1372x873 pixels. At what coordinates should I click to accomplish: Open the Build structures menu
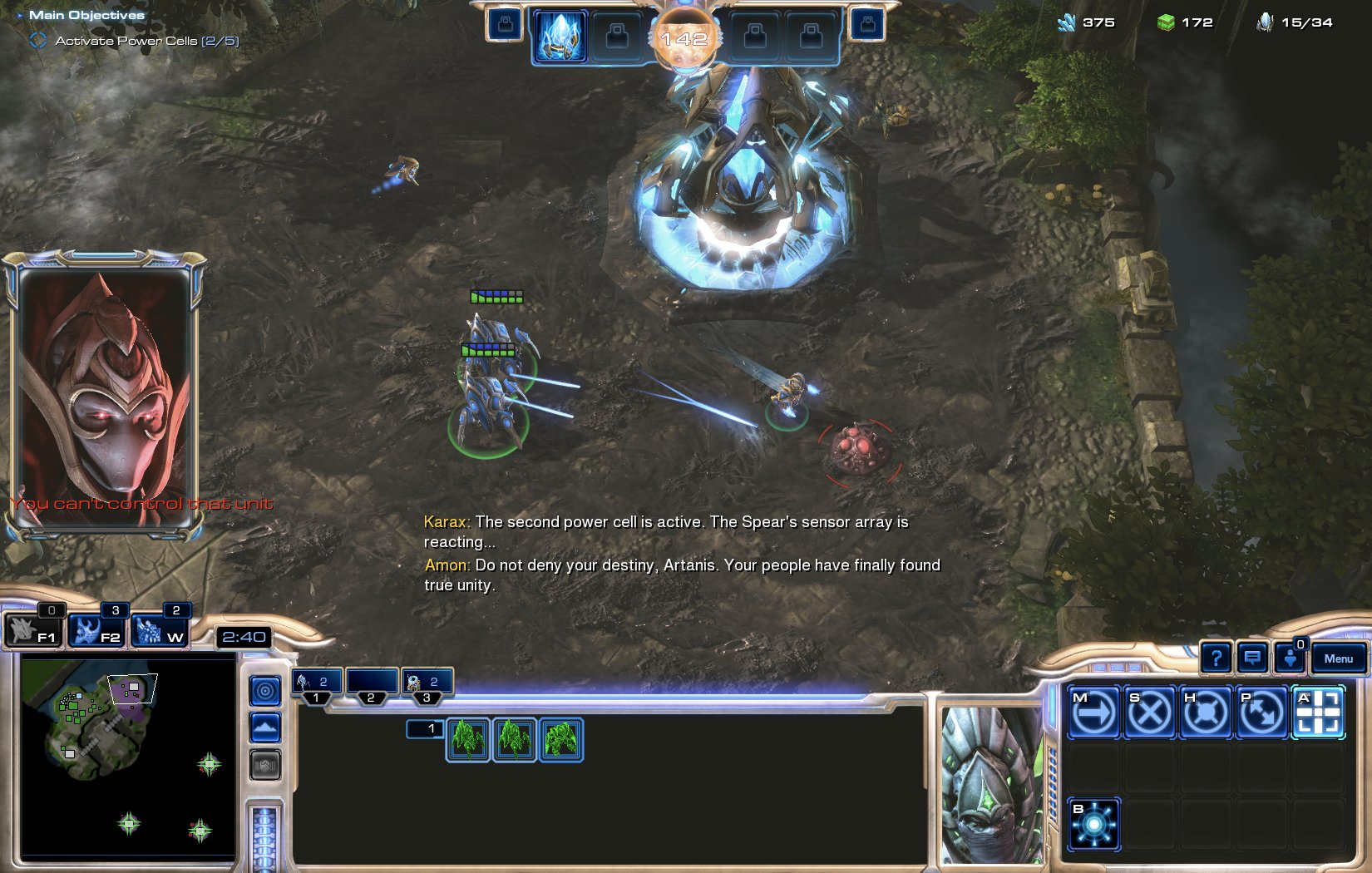click(x=1093, y=825)
